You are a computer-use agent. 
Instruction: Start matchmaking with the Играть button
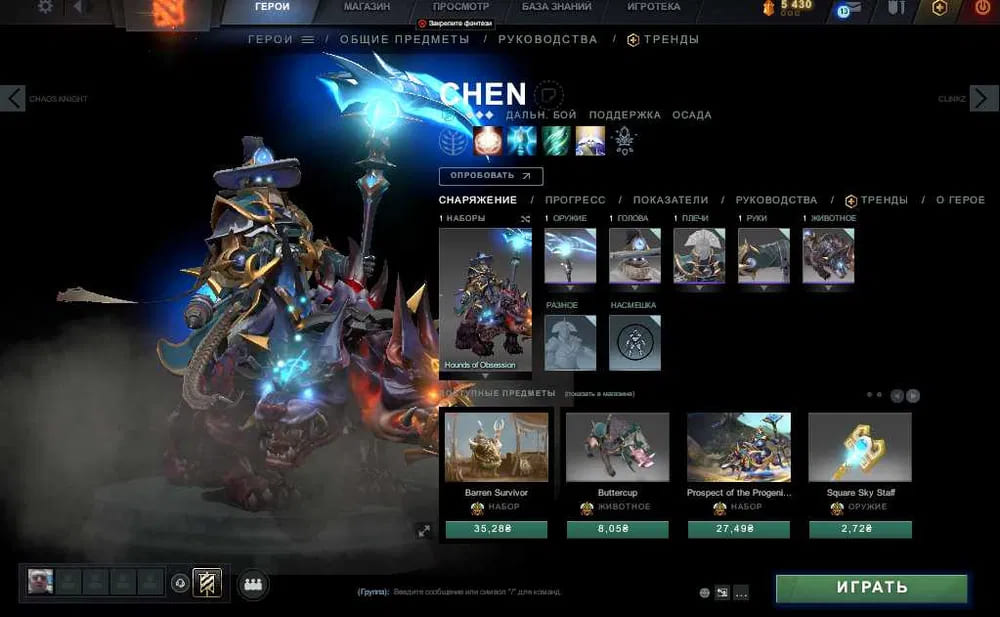click(871, 588)
